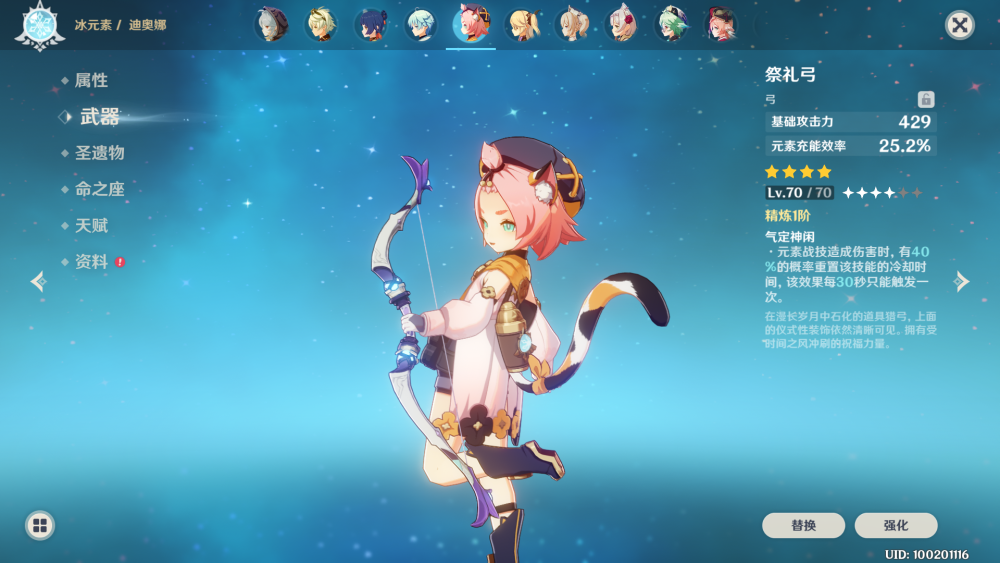The width and height of the screenshot is (1000, 563).
Task: Click the Cryo element emblem icon
Action: [40, 25]
